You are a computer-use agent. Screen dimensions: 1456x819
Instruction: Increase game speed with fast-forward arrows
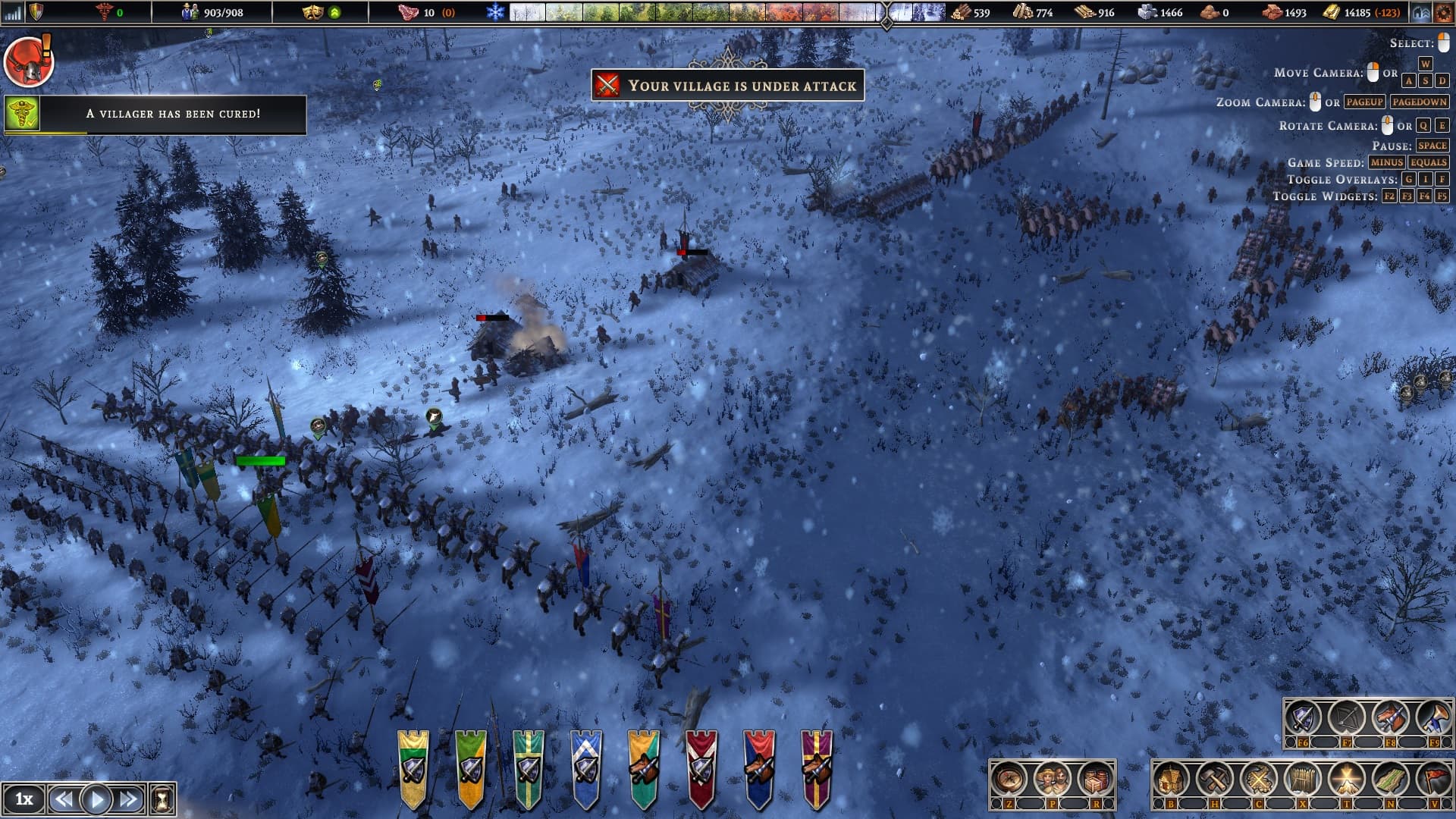click(128, 799)
